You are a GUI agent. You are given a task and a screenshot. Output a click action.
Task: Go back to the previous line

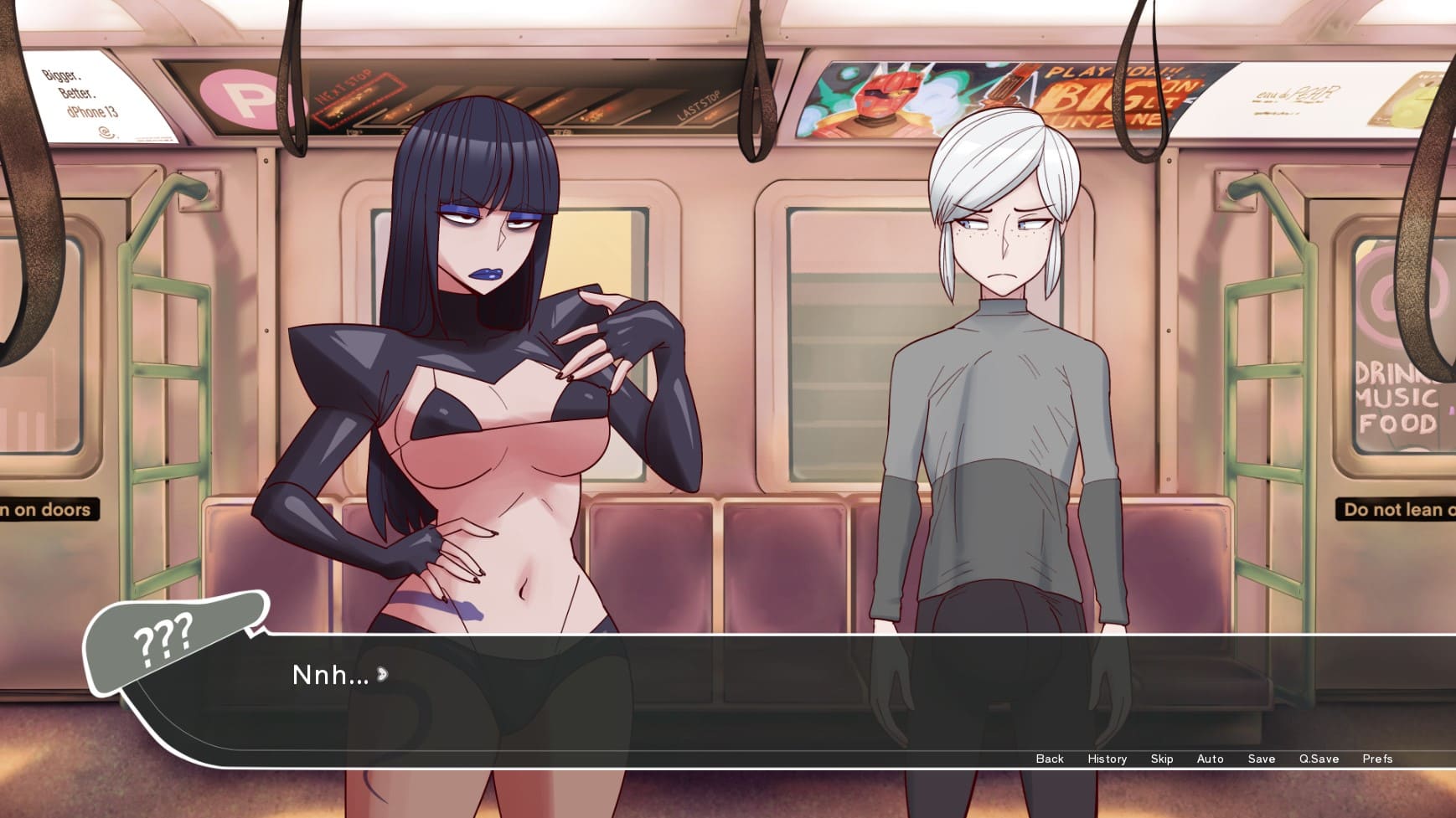tap(1049, 759)
